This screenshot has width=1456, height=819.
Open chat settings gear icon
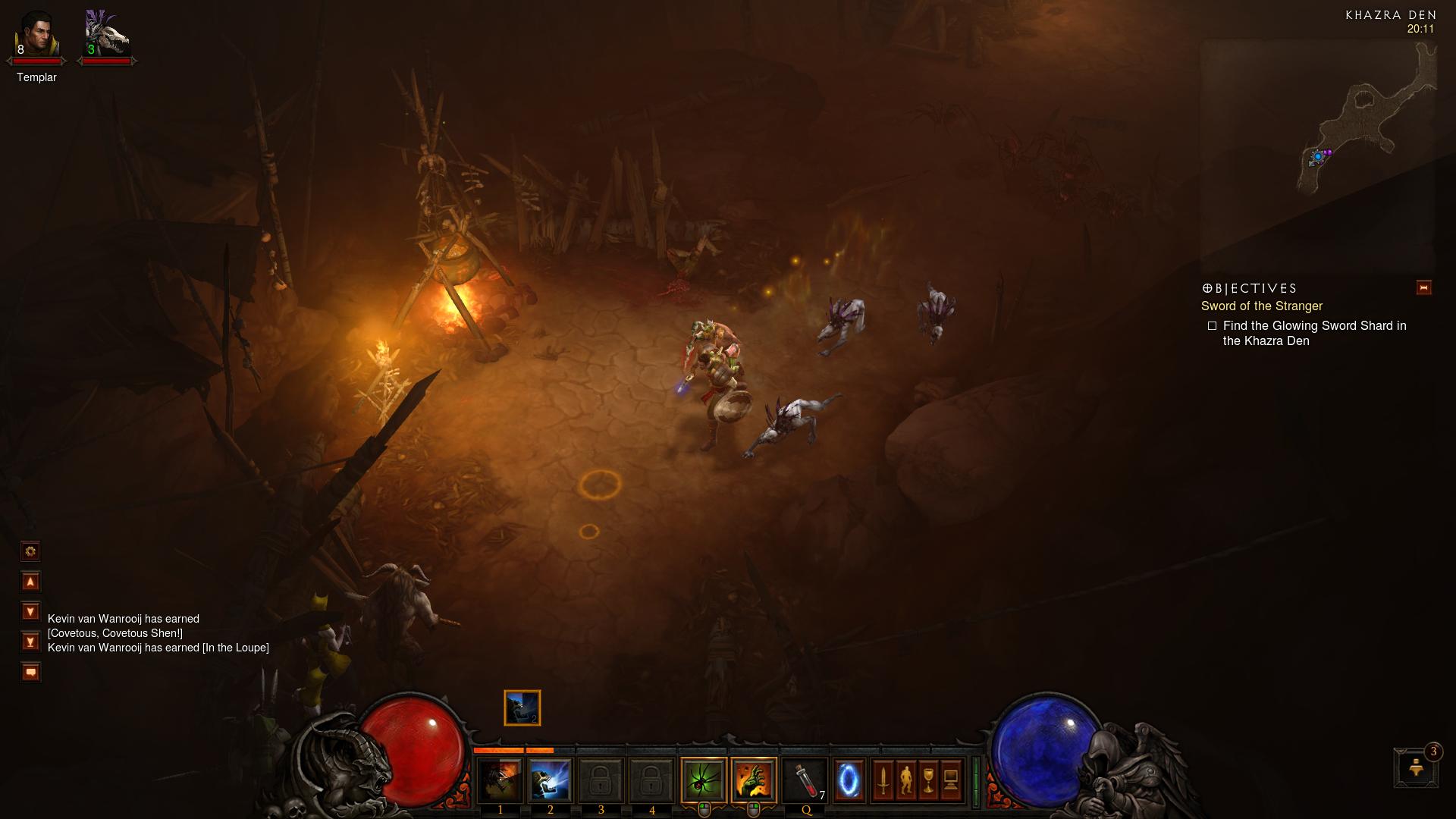(x=30, y=551)
